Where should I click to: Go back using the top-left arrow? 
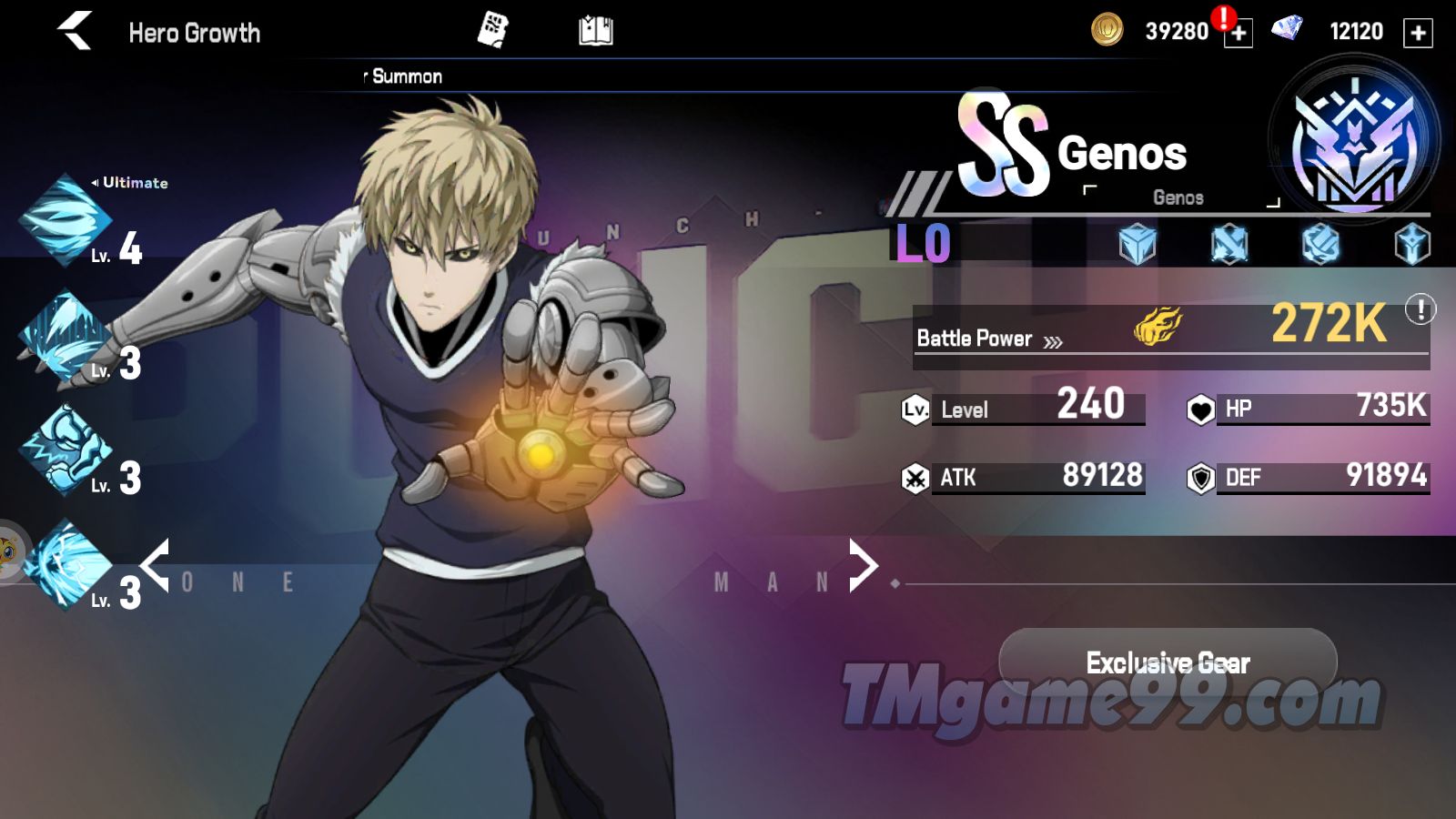(x=76, y=32)
